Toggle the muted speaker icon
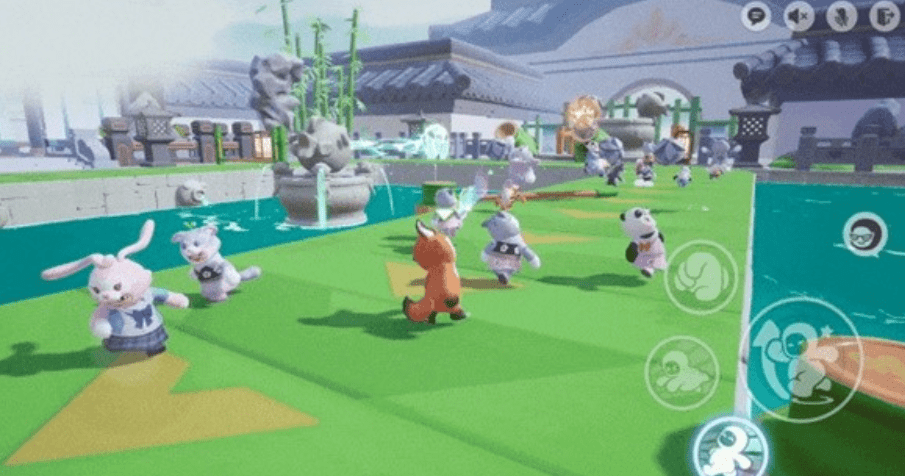 coord(799,15)
